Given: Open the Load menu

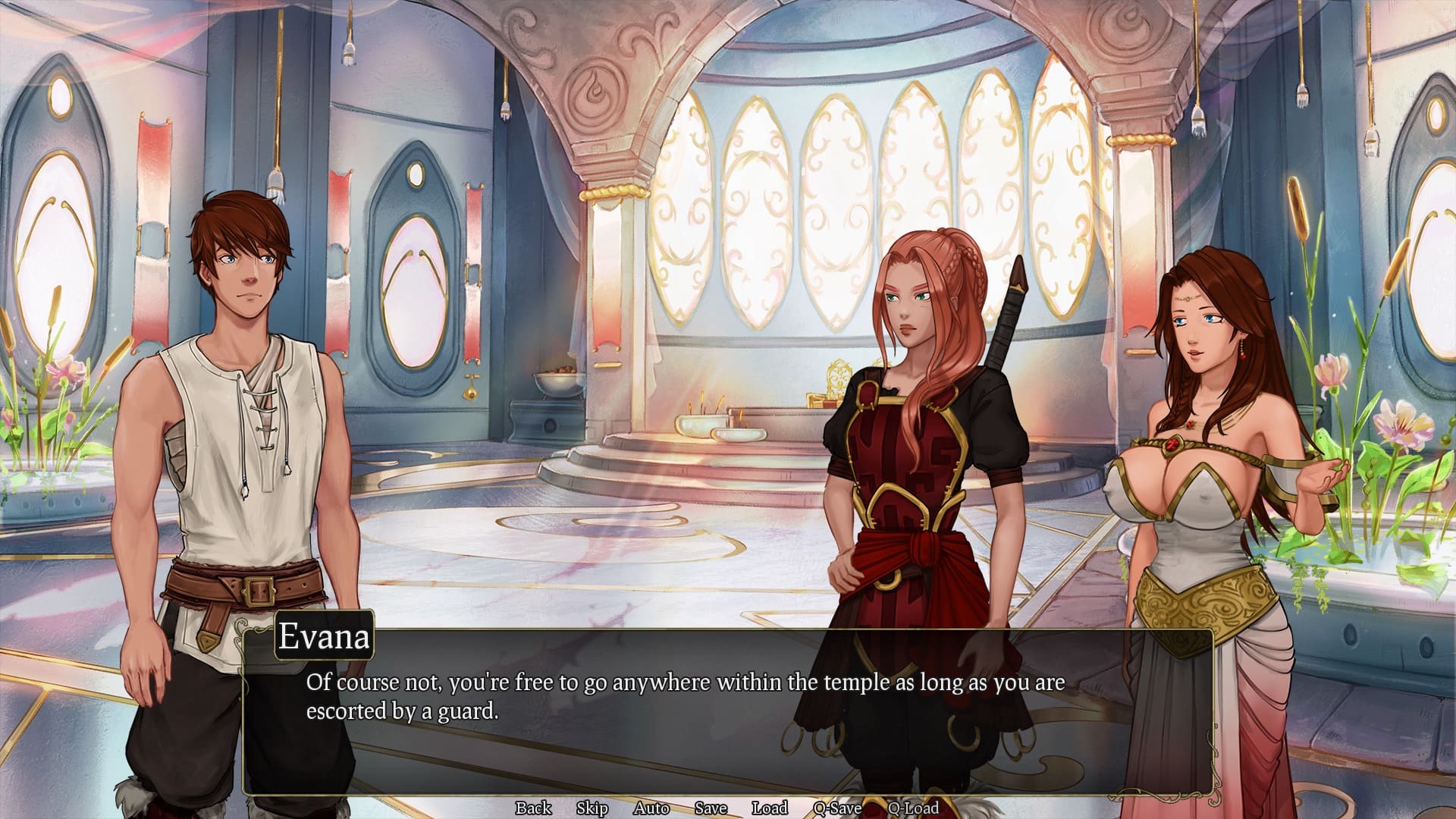Looking at the screenshot, I should pos(770,808).
